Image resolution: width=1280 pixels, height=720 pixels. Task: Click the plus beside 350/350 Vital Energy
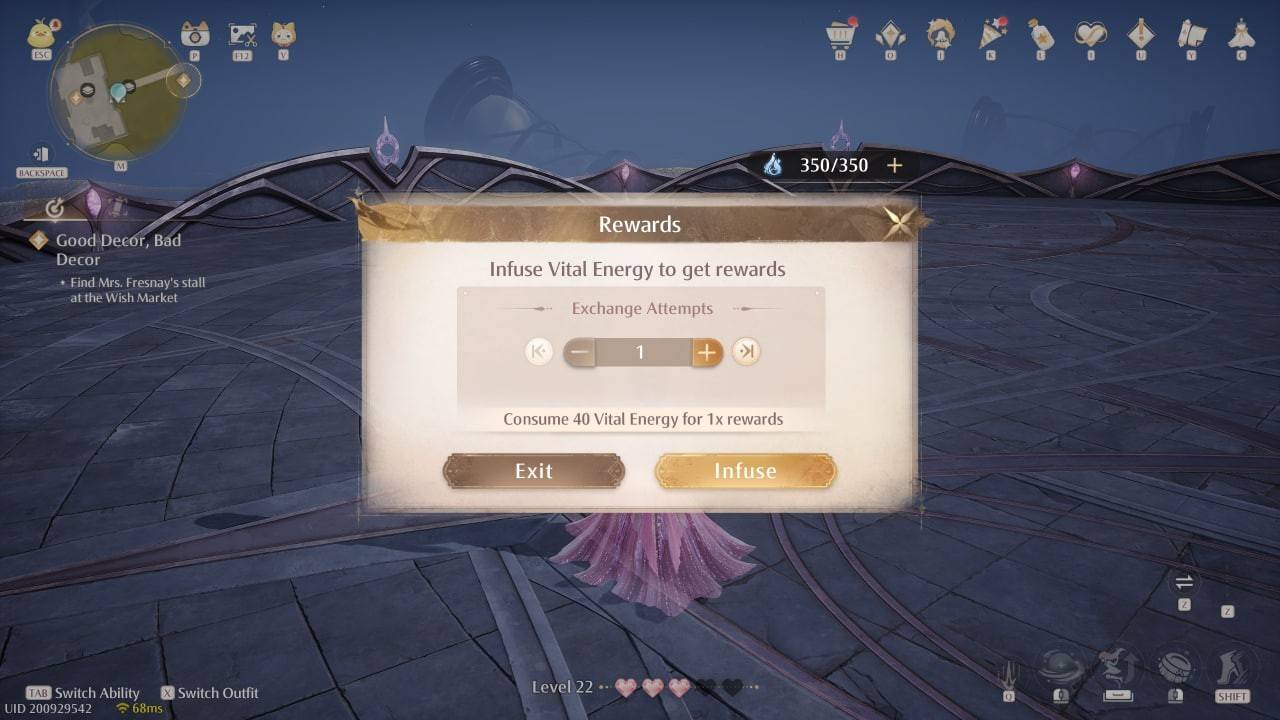(894, 165)
